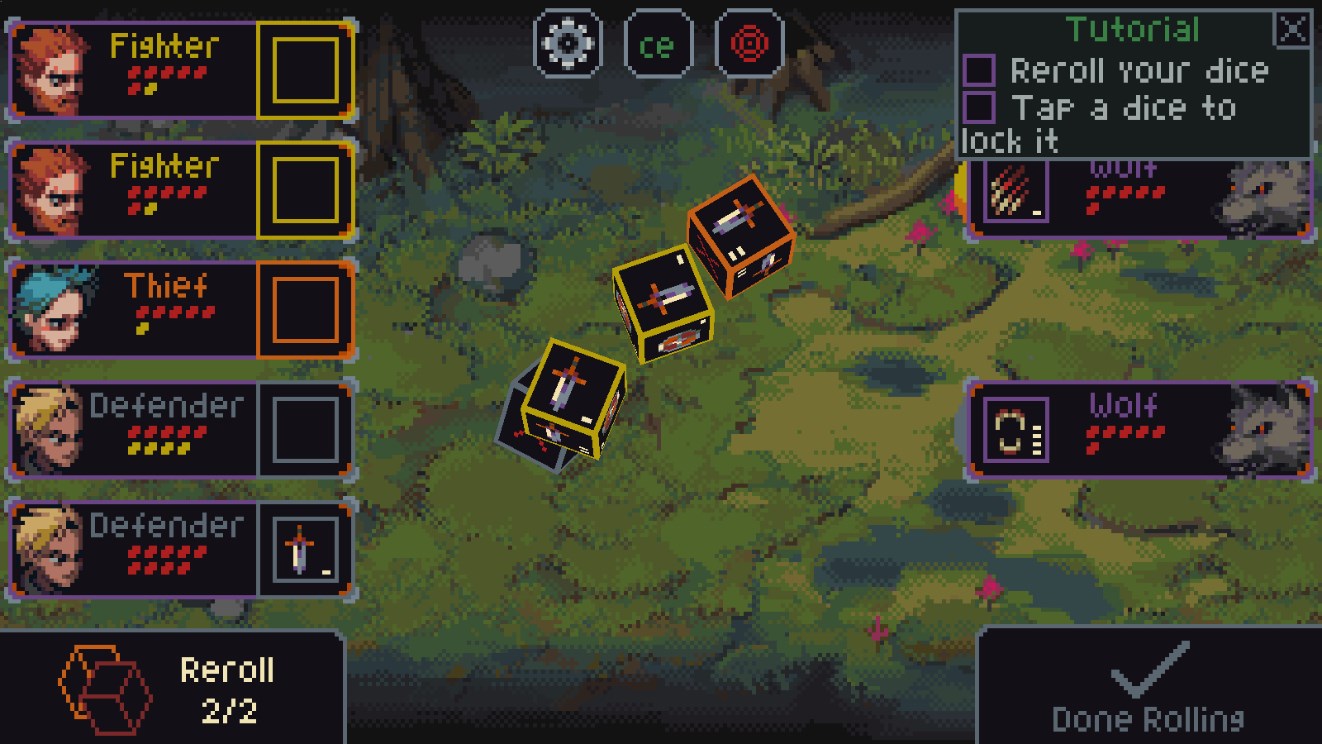Click the green 'ce' button

[x=658, y=43]
